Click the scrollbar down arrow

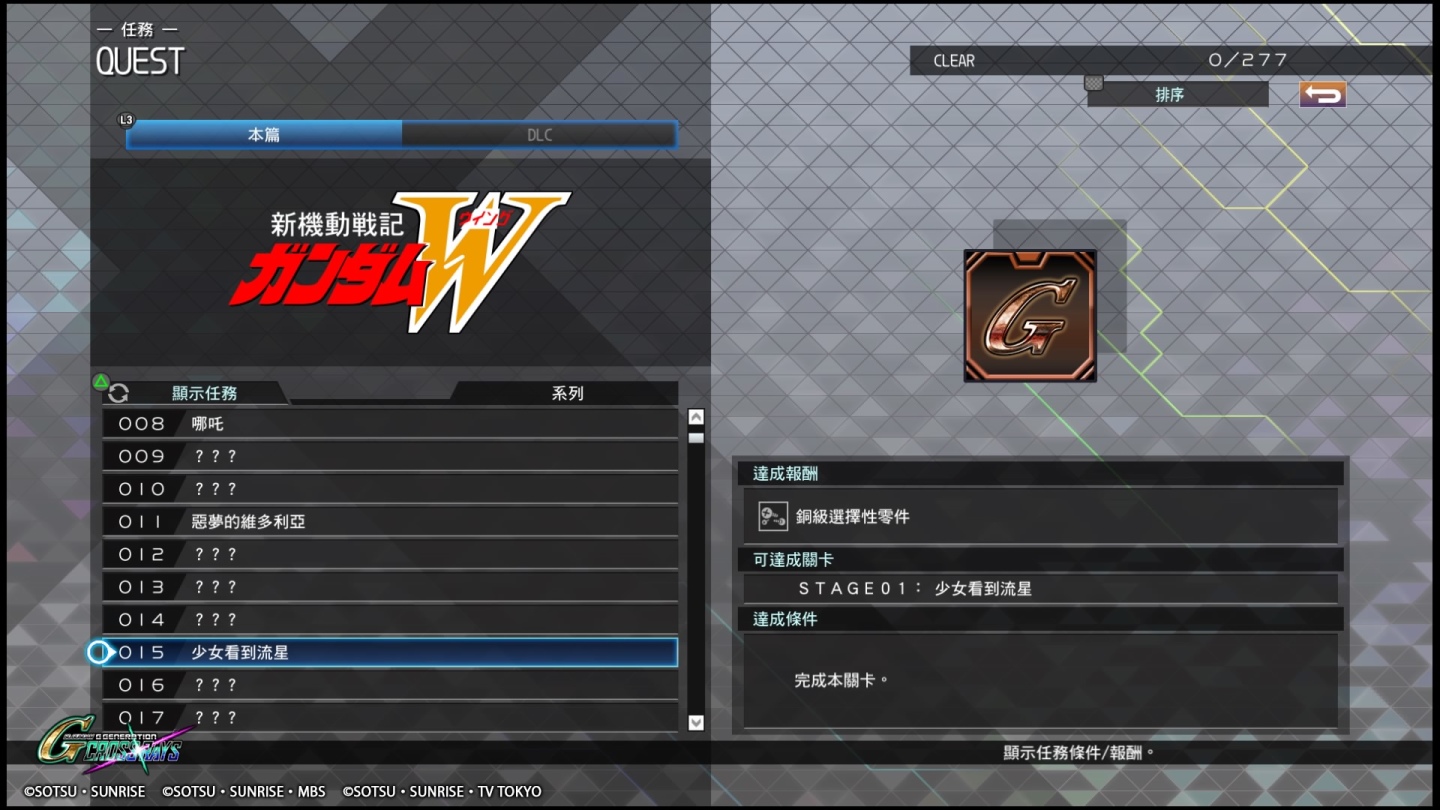(x=695, y=722)
